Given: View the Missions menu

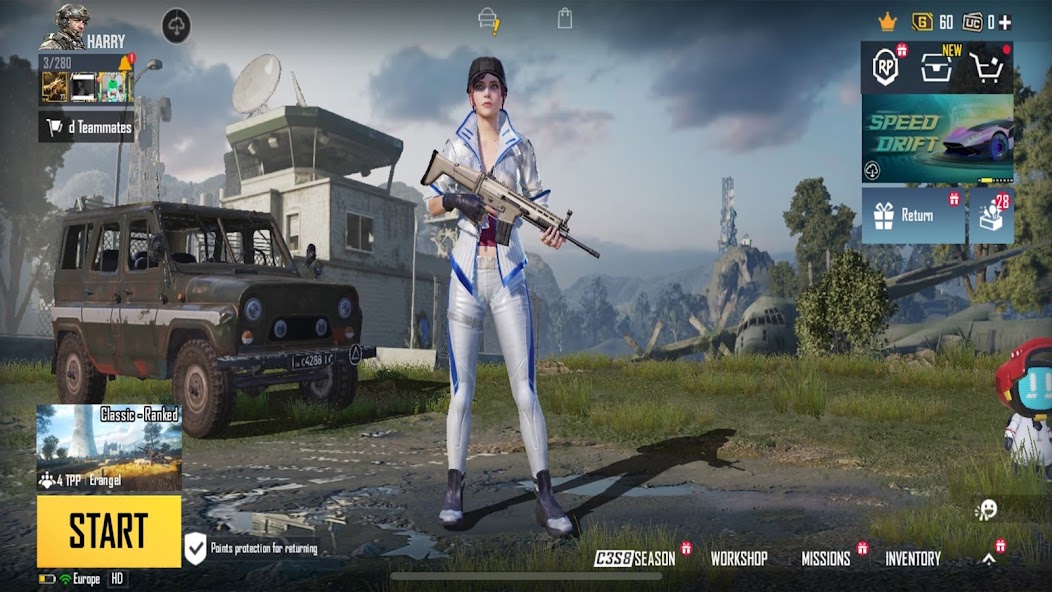Looking at the screenshot, I should pos(826,559).
